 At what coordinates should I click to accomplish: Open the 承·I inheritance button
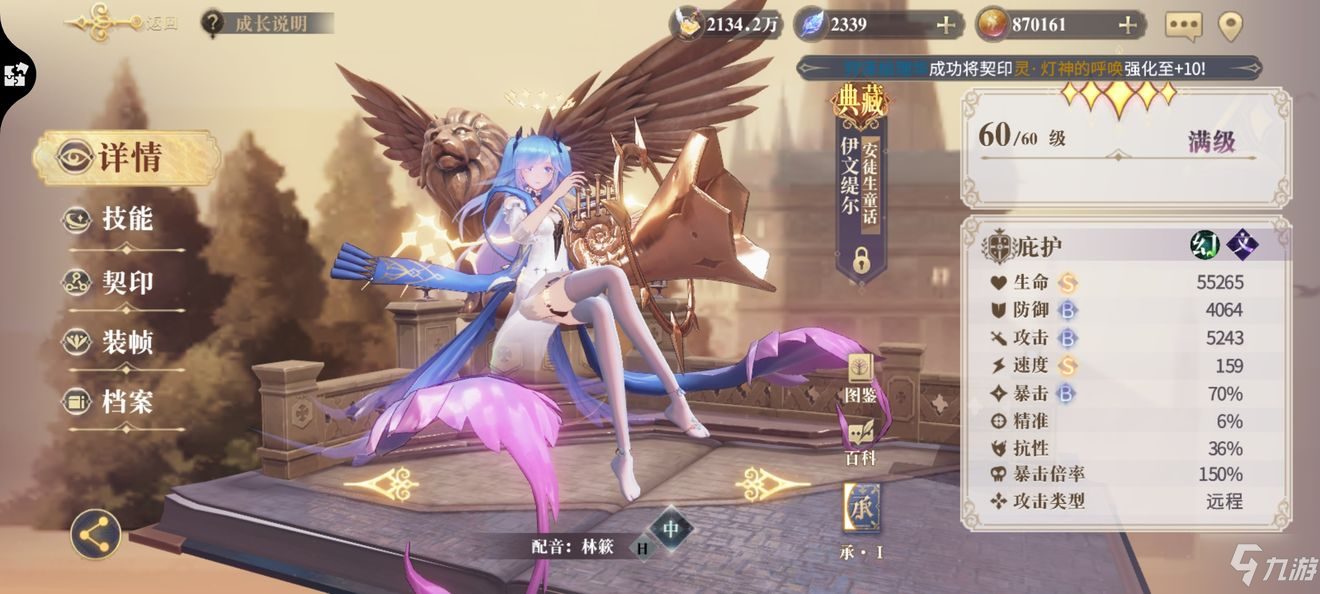[x=861, y=511]
